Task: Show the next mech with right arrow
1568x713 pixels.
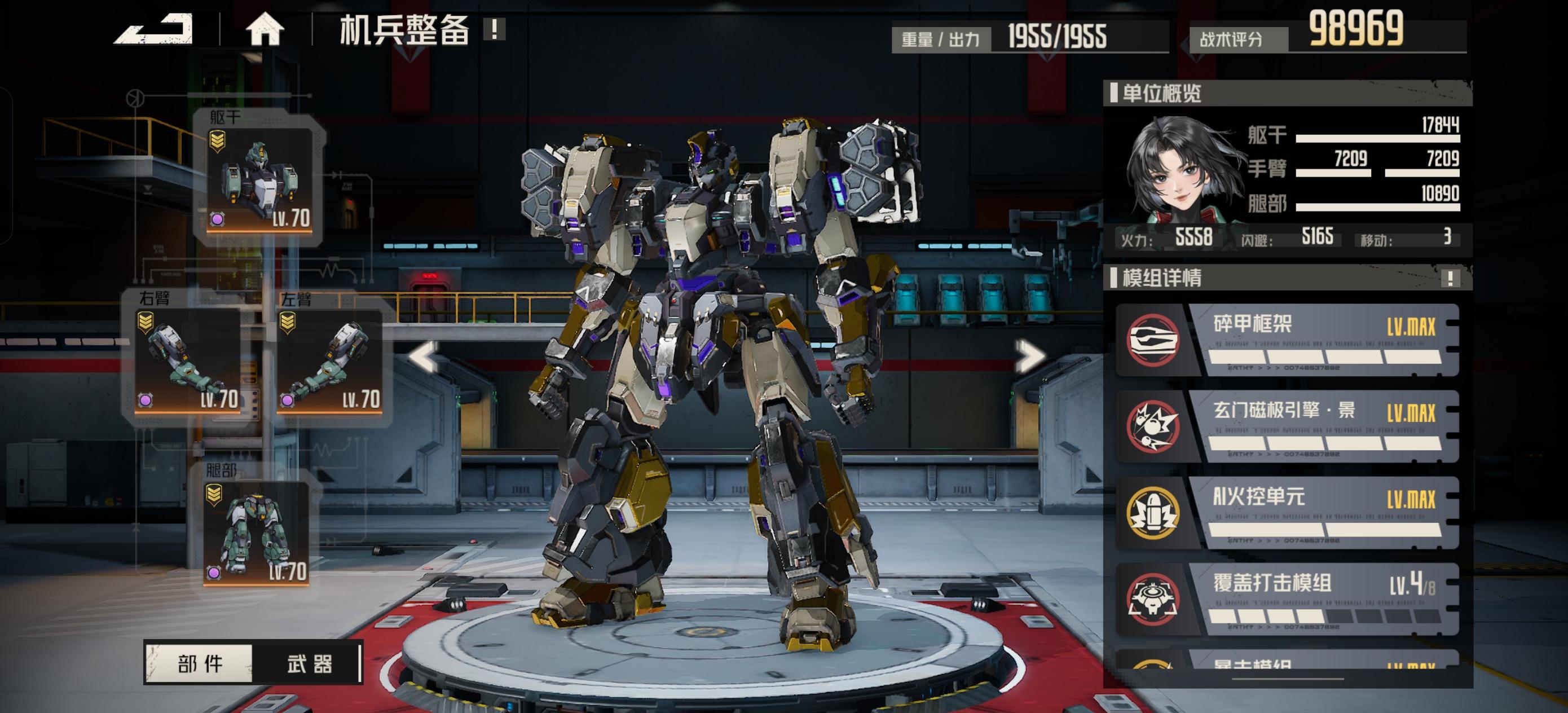Action: click(1028, 356)
